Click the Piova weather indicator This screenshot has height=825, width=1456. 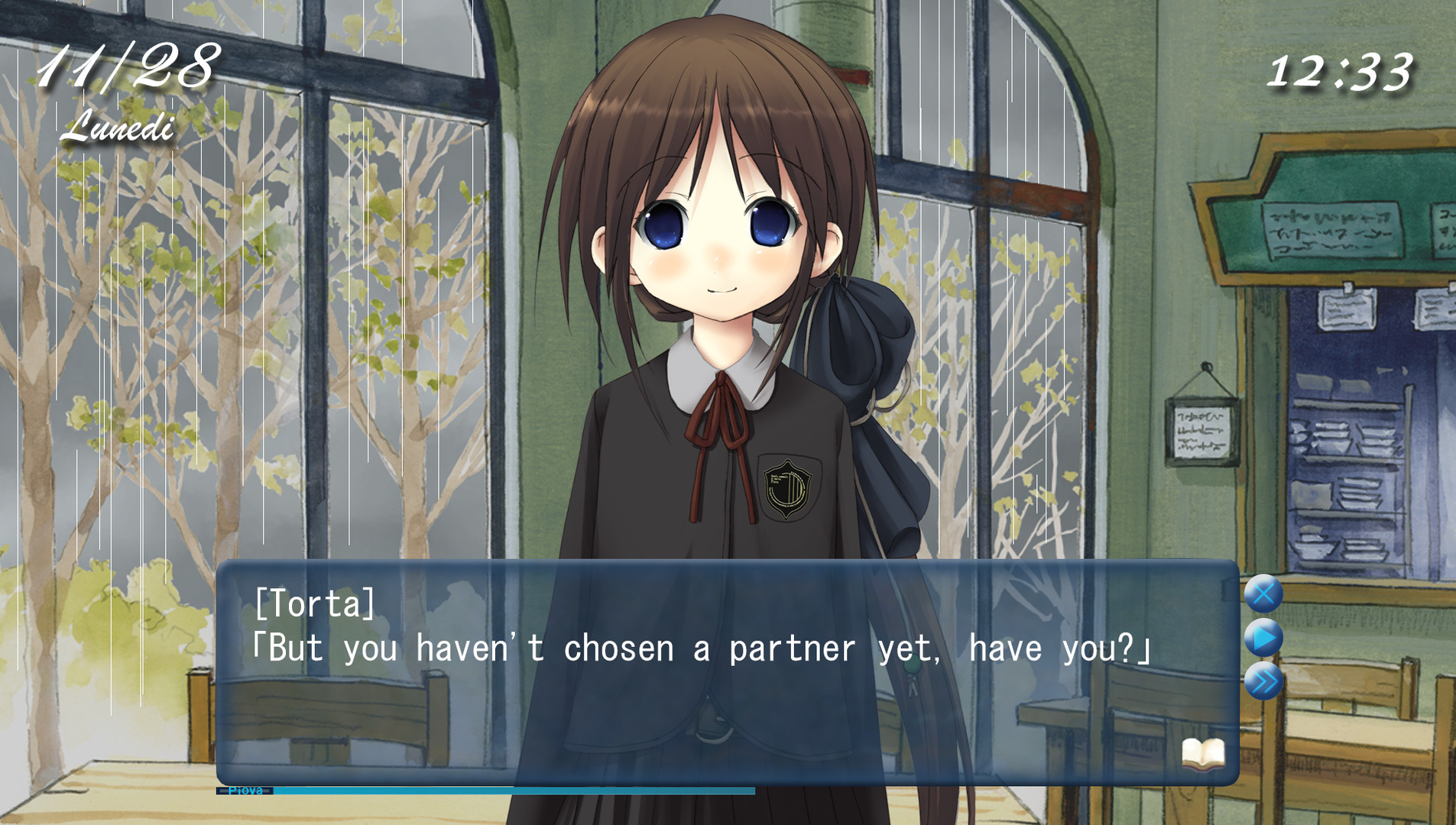tap(245, 792)
